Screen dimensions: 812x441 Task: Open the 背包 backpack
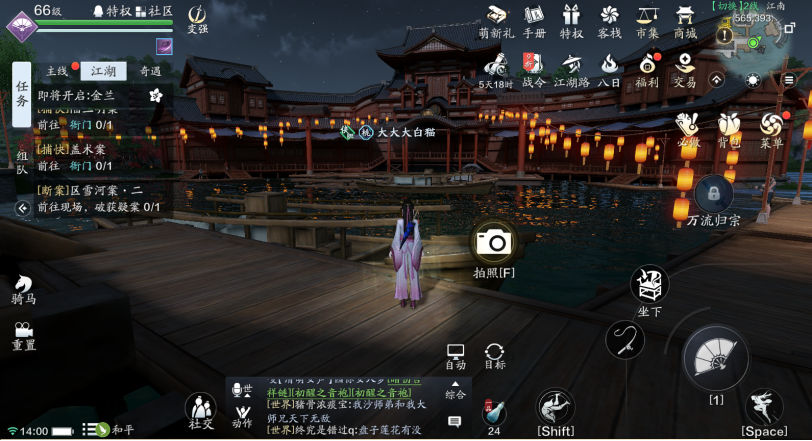tap(728, 125)
